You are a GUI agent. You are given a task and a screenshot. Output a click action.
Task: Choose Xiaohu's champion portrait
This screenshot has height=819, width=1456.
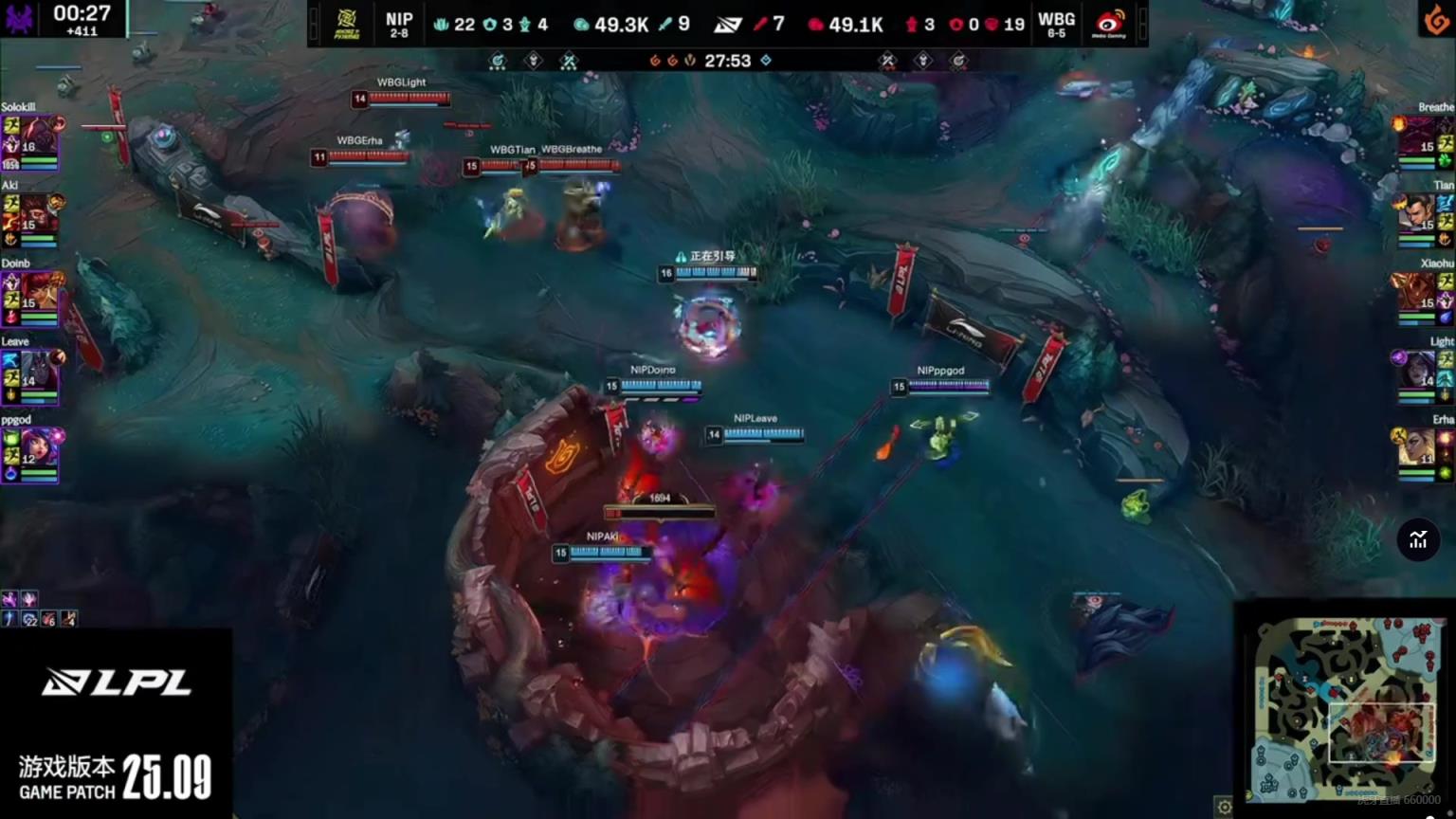tap(1417, 292)
